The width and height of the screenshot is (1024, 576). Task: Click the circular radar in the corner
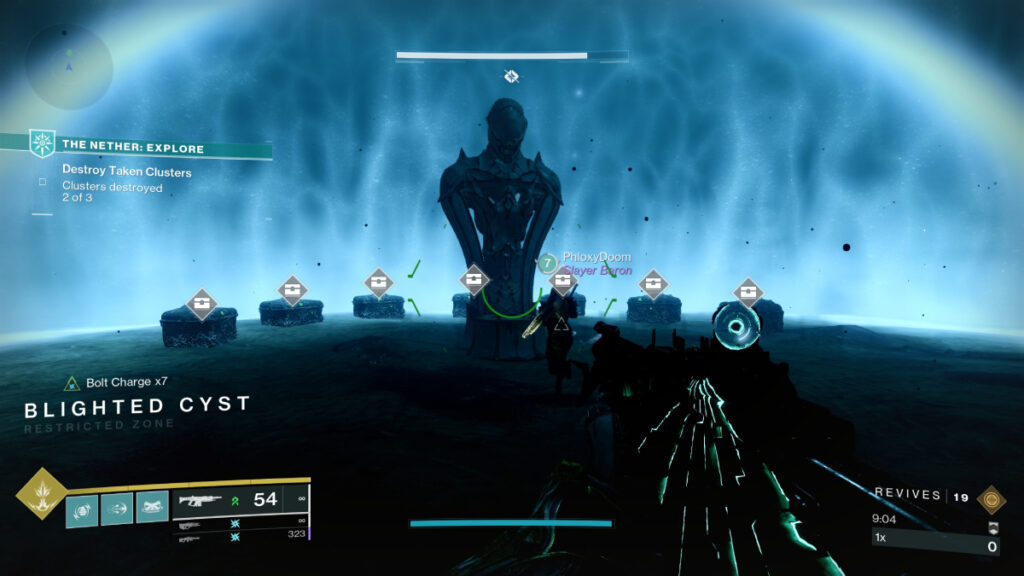(68, 66)
